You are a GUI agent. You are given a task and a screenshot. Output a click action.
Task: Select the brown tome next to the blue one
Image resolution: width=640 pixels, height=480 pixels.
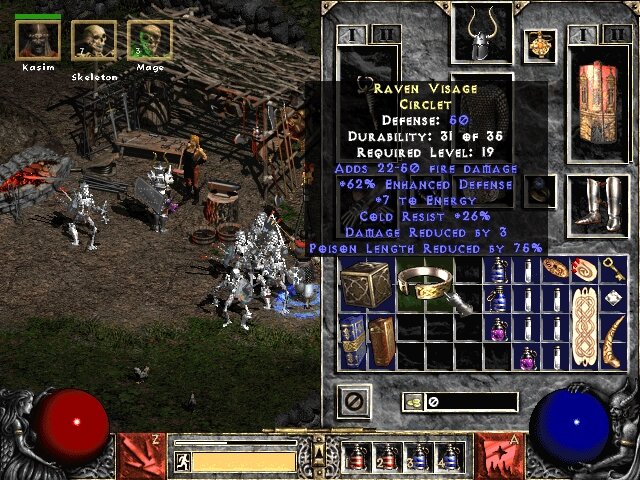[380, 340]
